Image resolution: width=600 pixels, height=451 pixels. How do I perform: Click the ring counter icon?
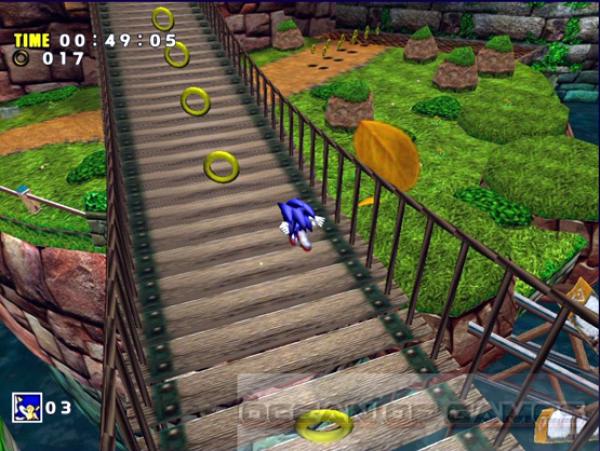point(21,58)
